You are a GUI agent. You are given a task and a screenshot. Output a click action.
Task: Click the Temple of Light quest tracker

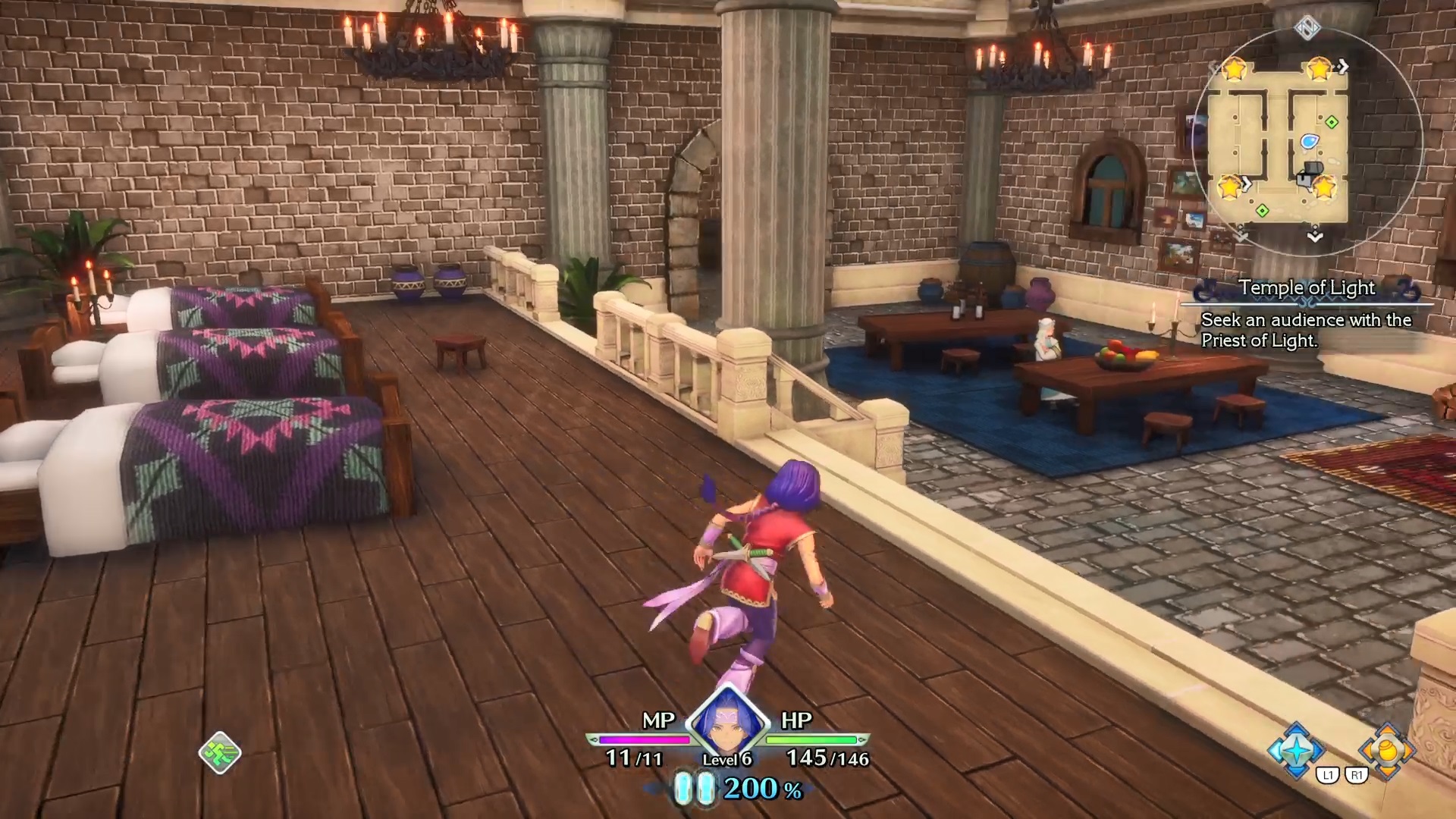tap(1307, 288)
